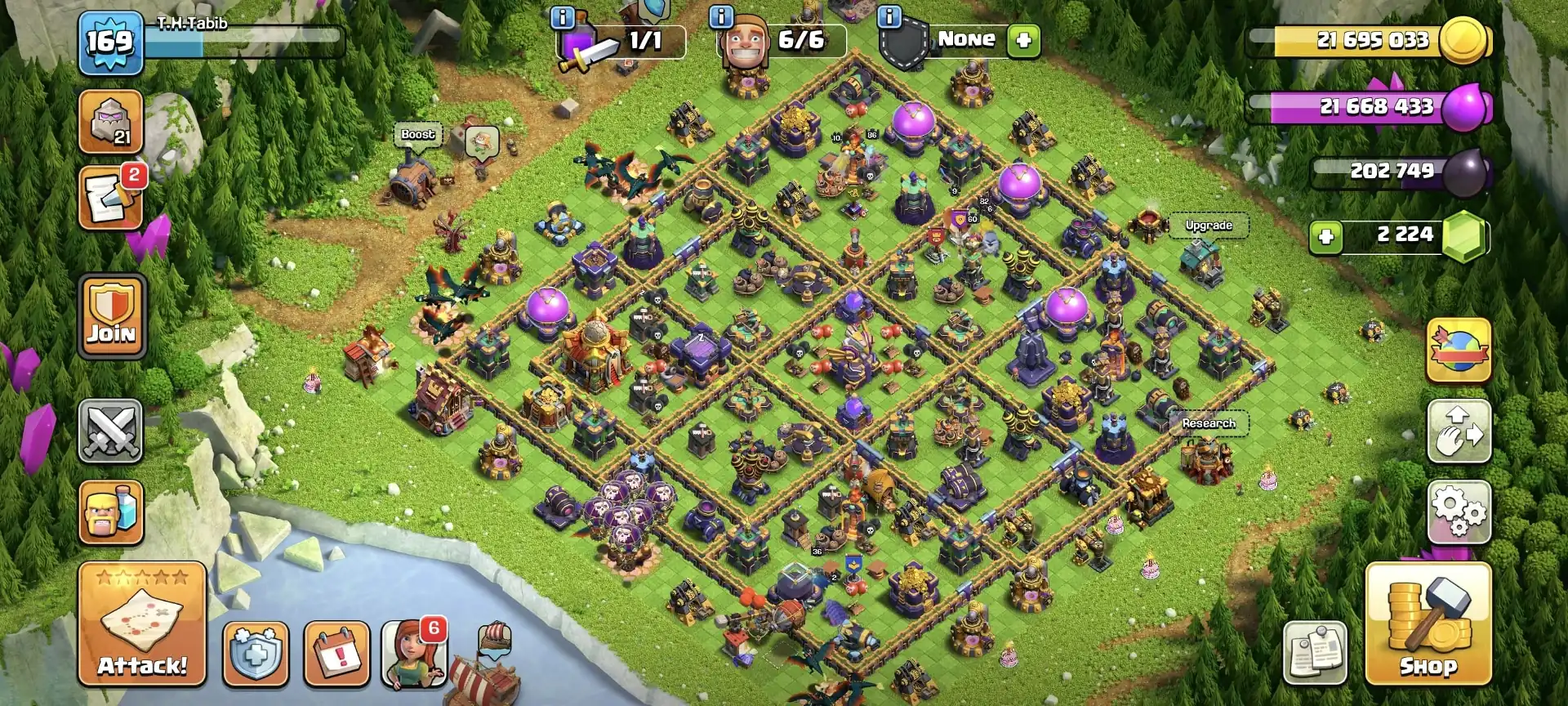Tap the Research suggestion tag

coord(1209,423)
